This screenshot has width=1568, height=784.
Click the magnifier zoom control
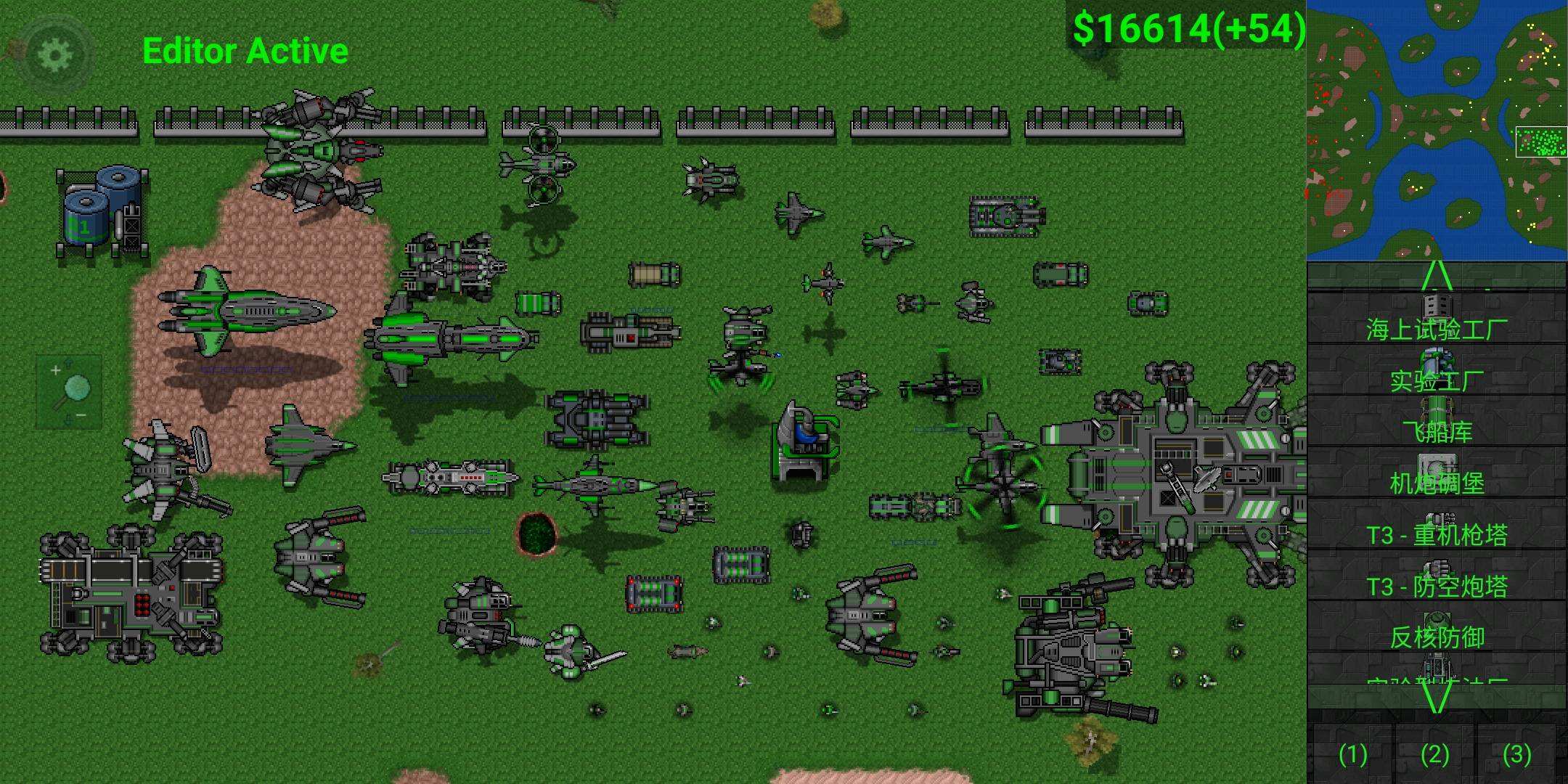70,391
